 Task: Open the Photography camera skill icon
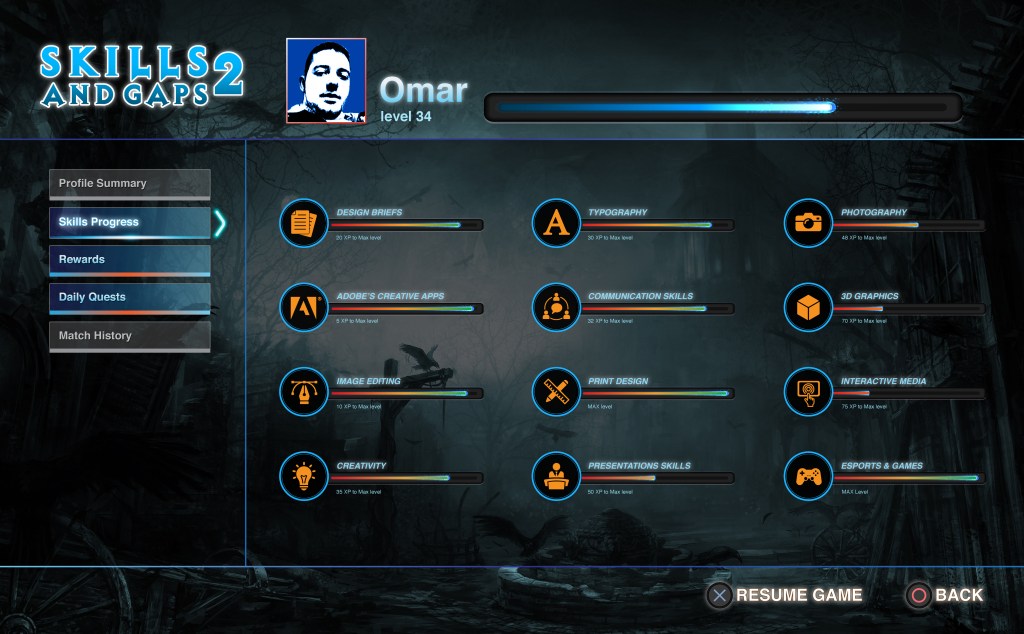point(808,223)
